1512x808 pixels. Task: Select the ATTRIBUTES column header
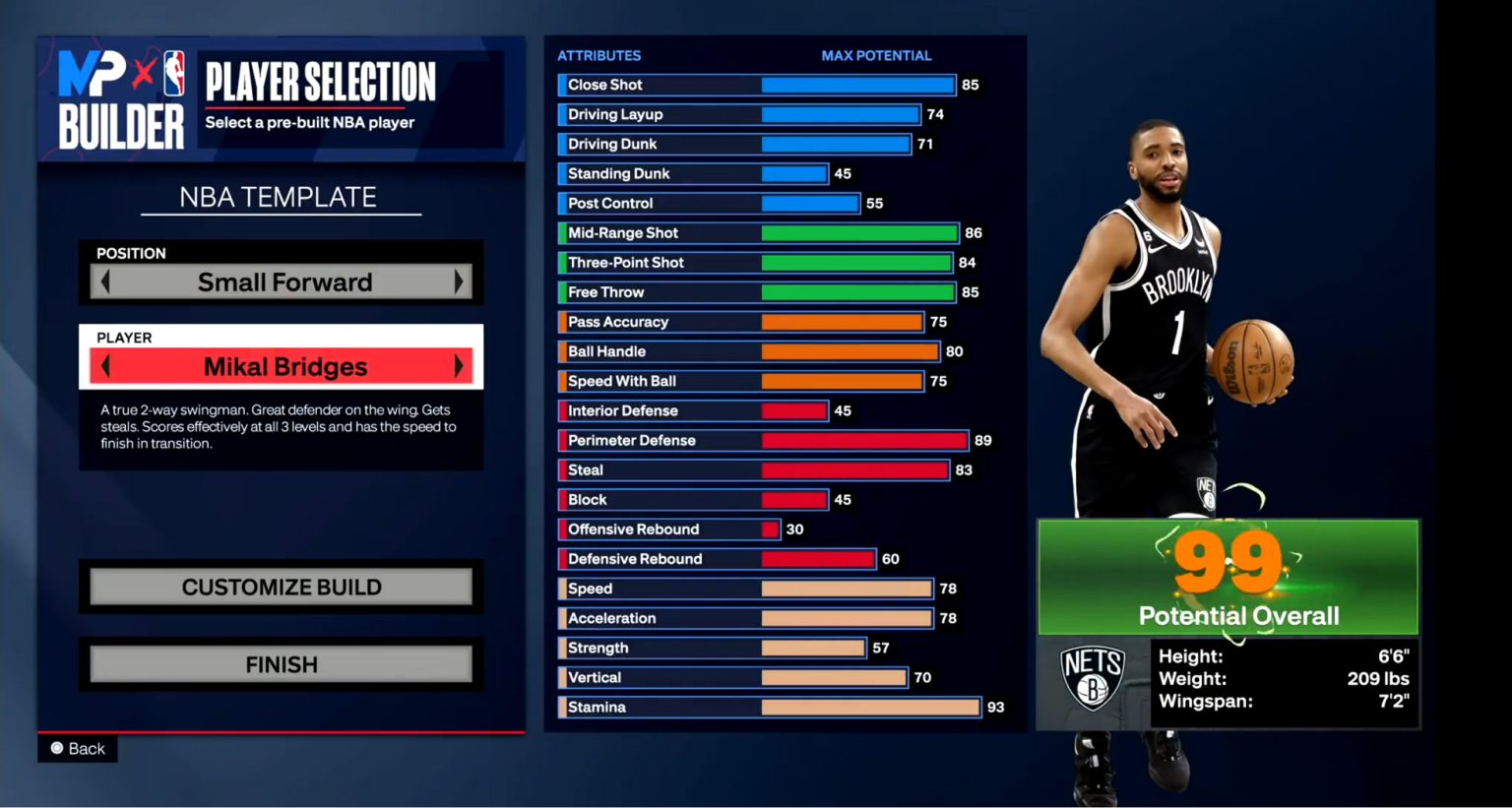click(x=598, y=55)
